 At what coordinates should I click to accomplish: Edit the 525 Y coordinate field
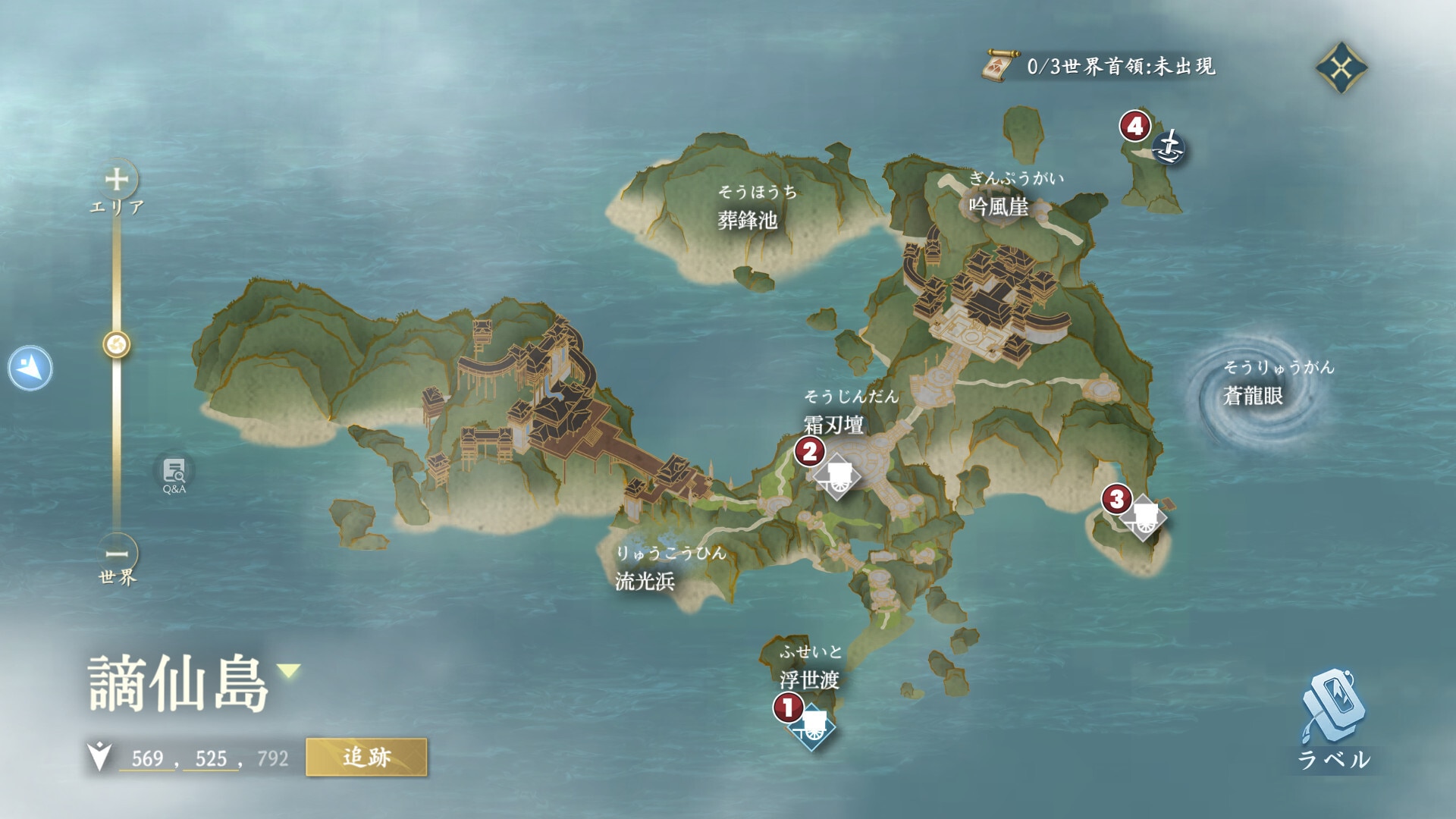click(211, 758)
